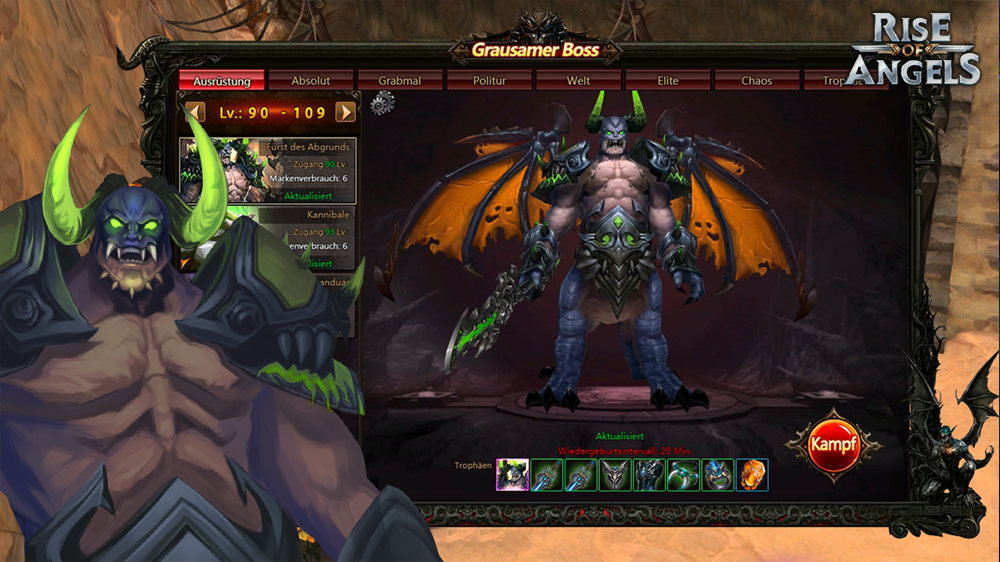1000x562 pixels.
Task: Inspect the dark chest armor trophy
Action: click(648, 475)
